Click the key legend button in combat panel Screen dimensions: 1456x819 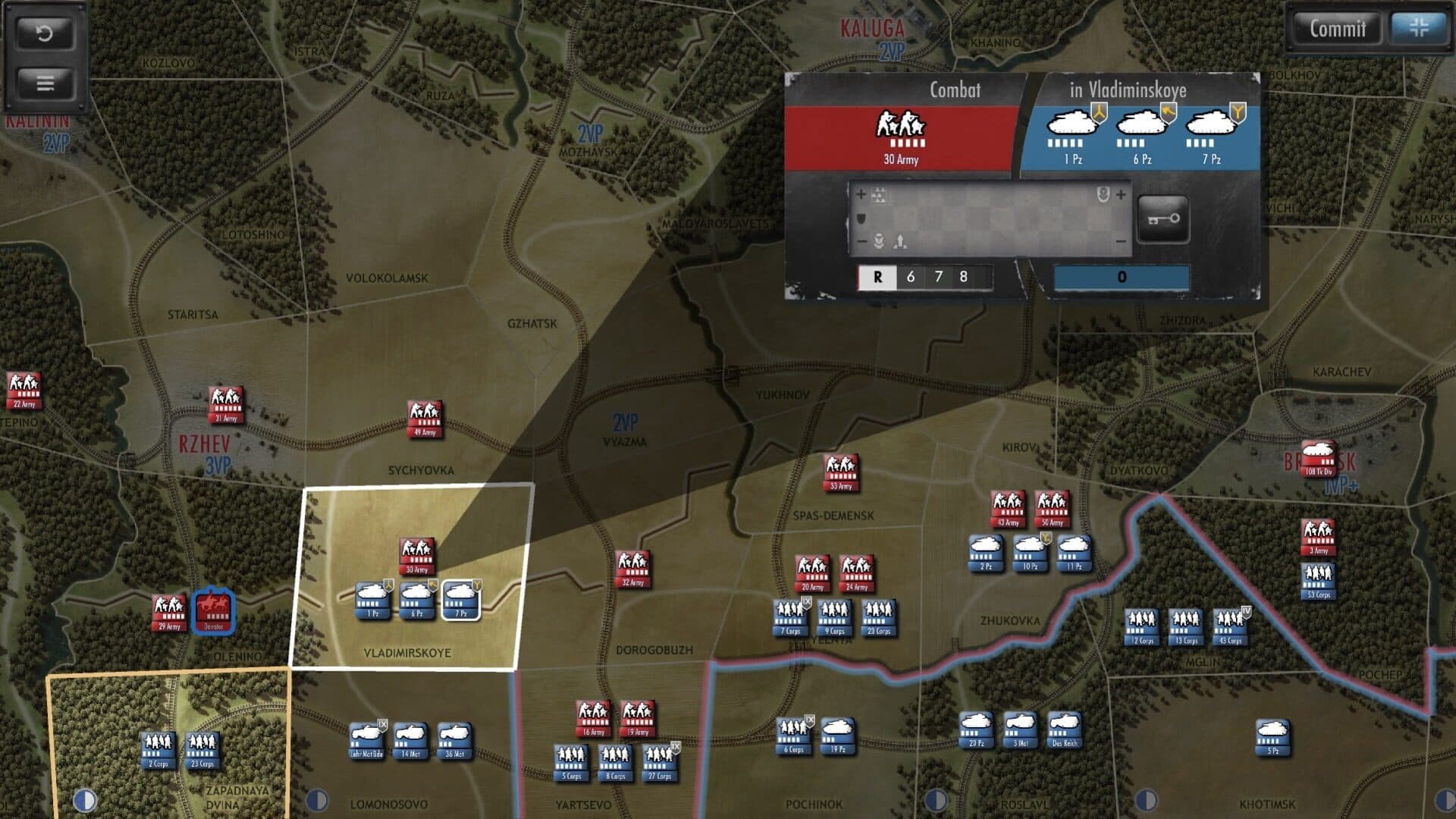(x=1163, y=220)
